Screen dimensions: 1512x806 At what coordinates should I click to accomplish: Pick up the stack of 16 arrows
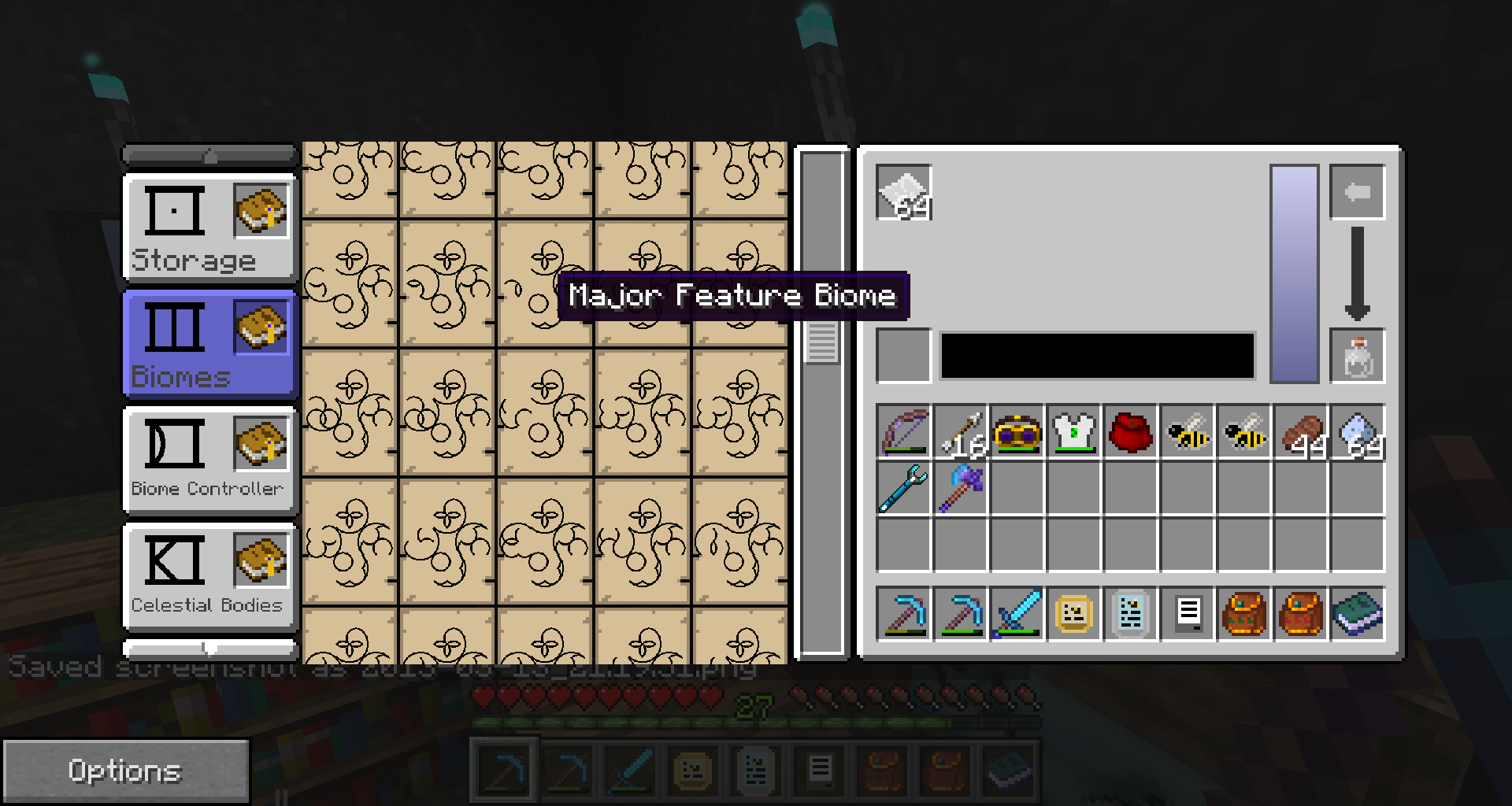961,432
